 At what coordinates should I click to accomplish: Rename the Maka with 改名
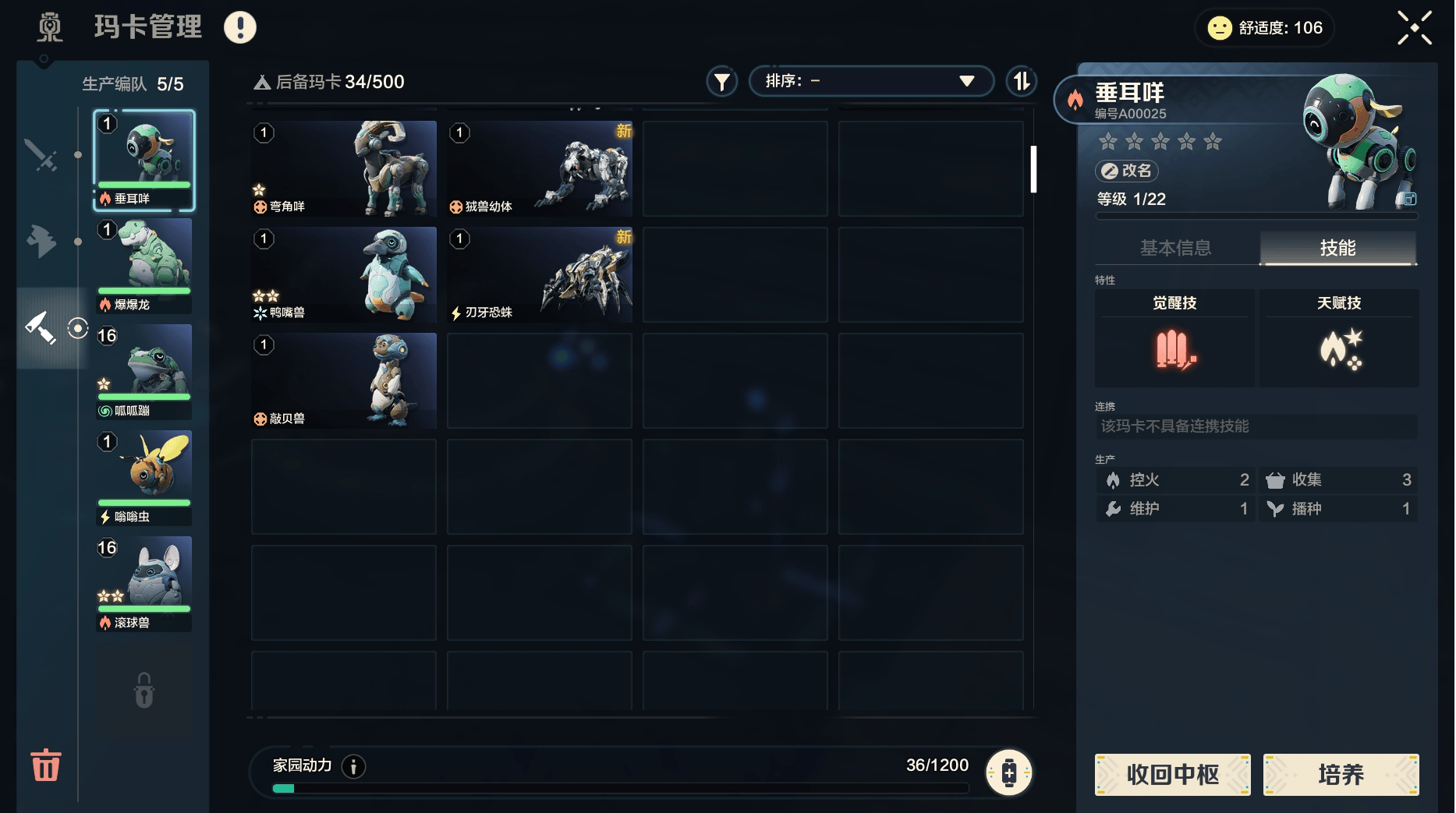pyautogui.click(x=1127, y=171)
